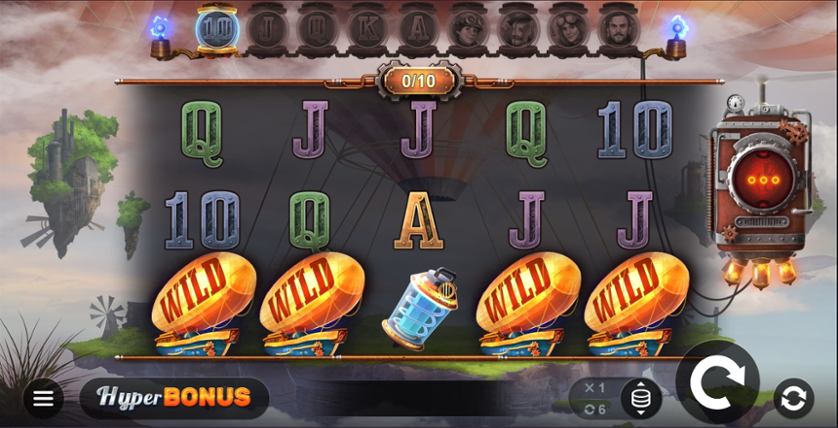Image resolution: width=838 pixels, height=428 pixels.
Task: Open the HyperBonus feature
Action: pyautogui.click(x=174, y=397)
